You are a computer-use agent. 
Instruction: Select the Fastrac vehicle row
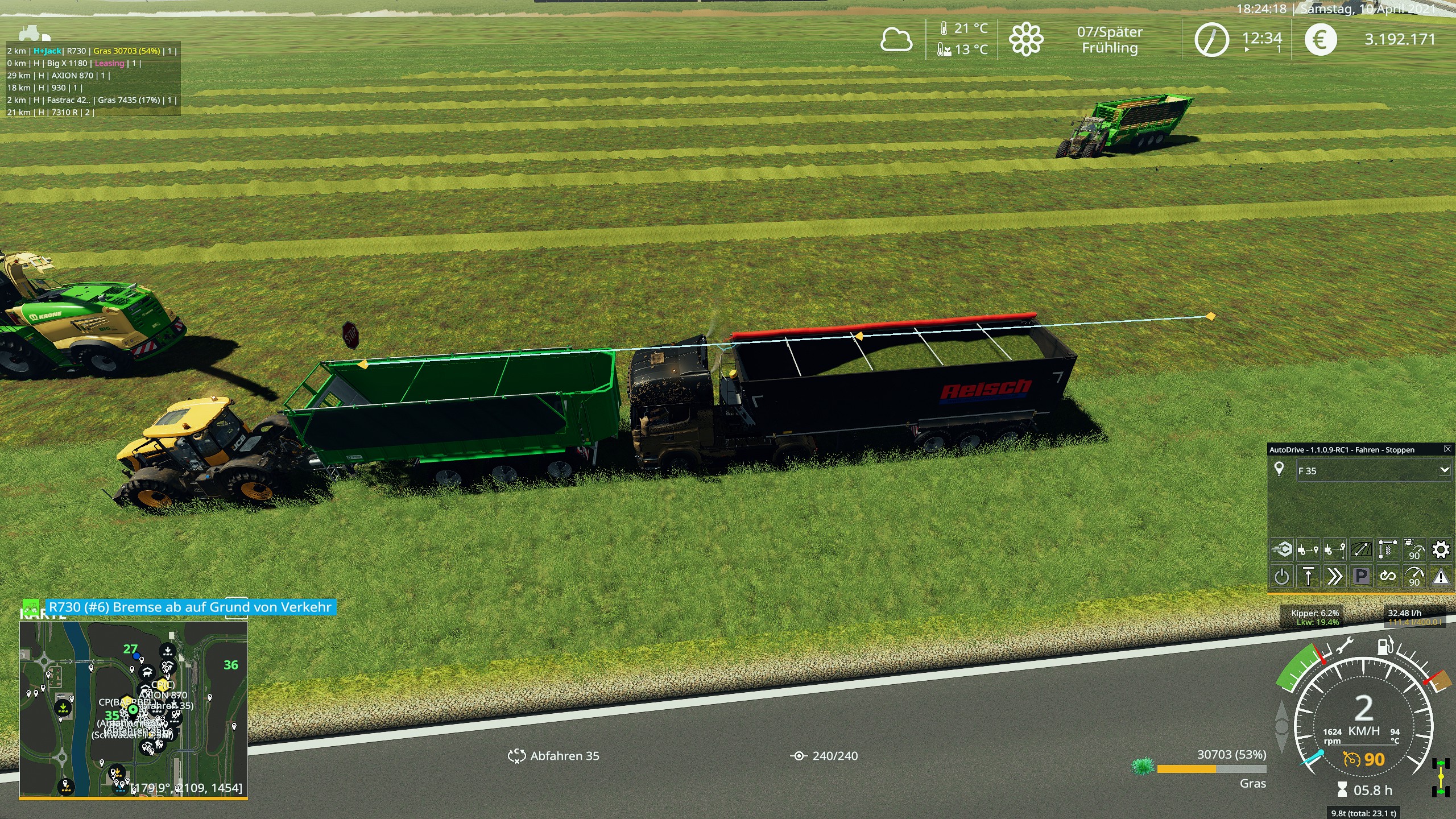click(91, 100)
